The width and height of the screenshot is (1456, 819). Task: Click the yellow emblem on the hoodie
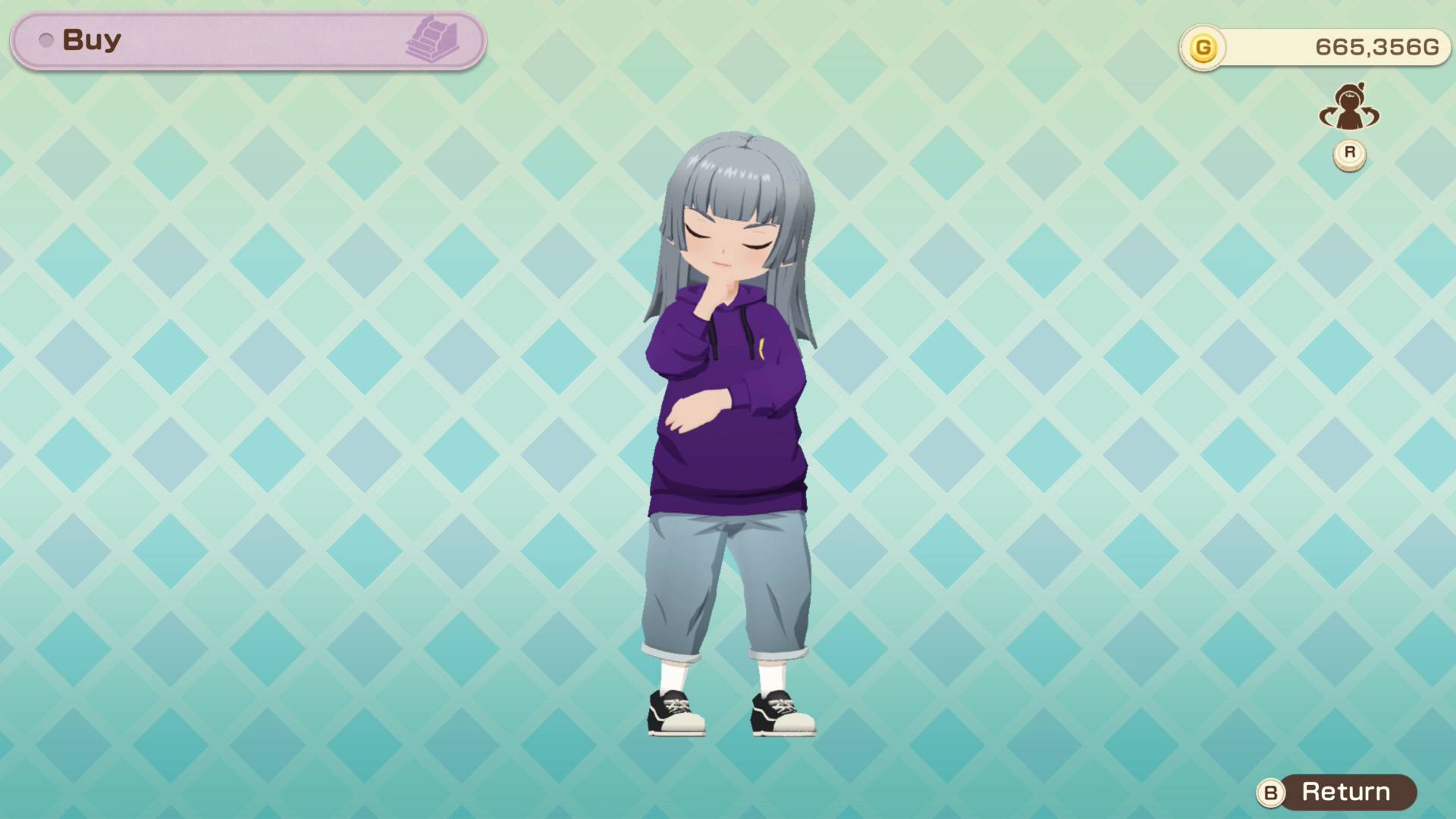(x=761, y=349)
